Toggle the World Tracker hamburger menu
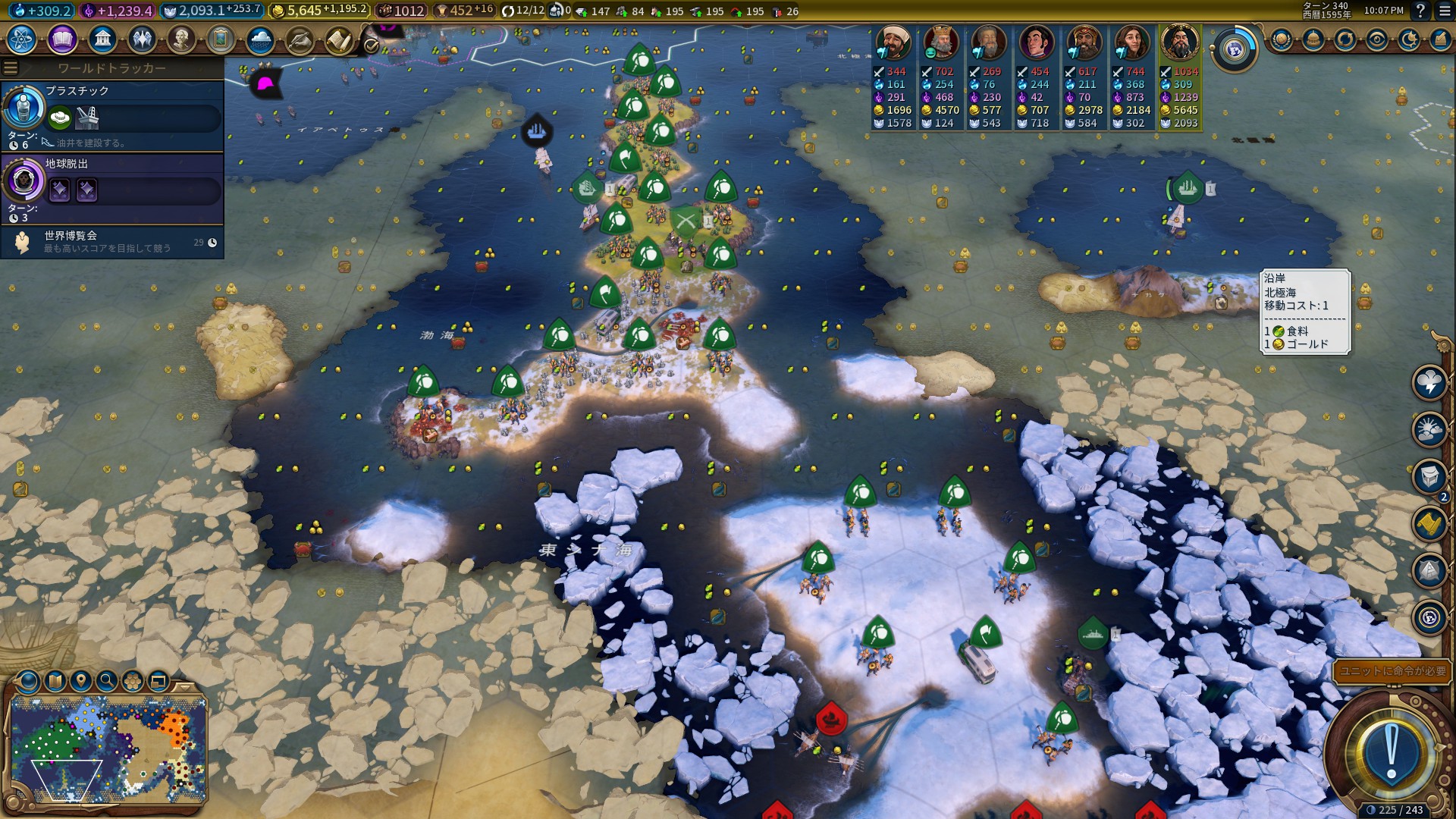The width and height of the screenshot is (1456, 819). (x=10, y=68)
